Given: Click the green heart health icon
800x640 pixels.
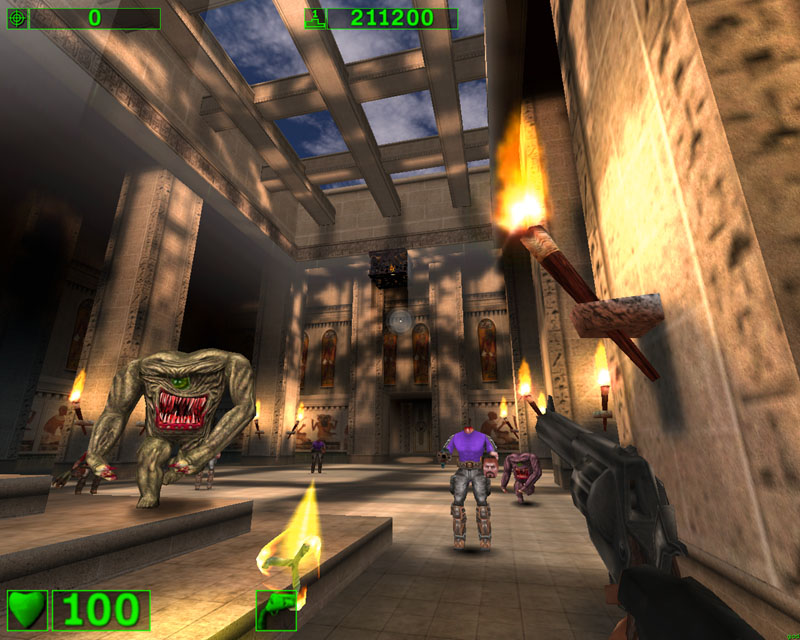Looking at the screenshot, I should pos(27,609).
